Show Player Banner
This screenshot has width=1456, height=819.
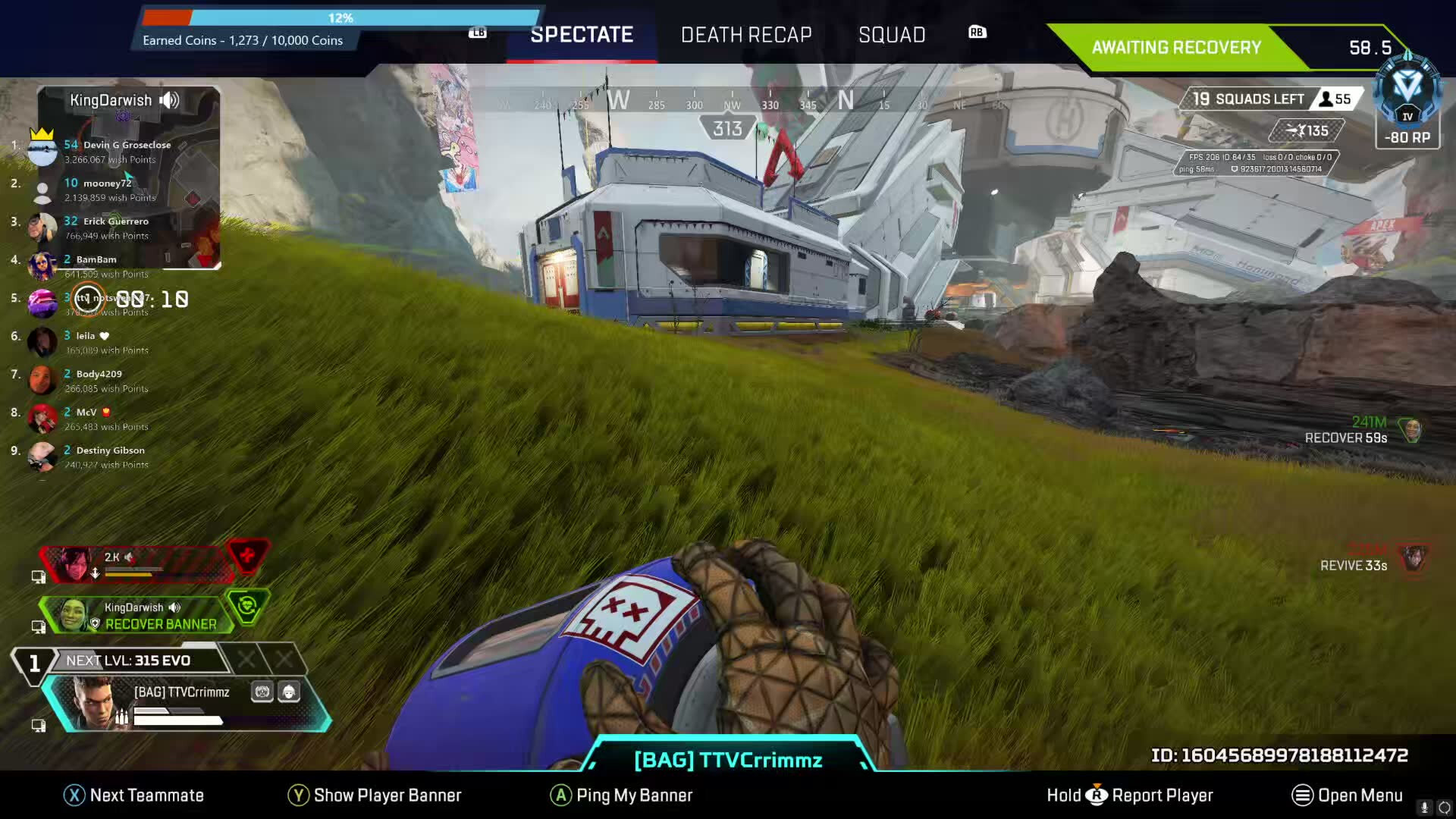coord(375,795)
